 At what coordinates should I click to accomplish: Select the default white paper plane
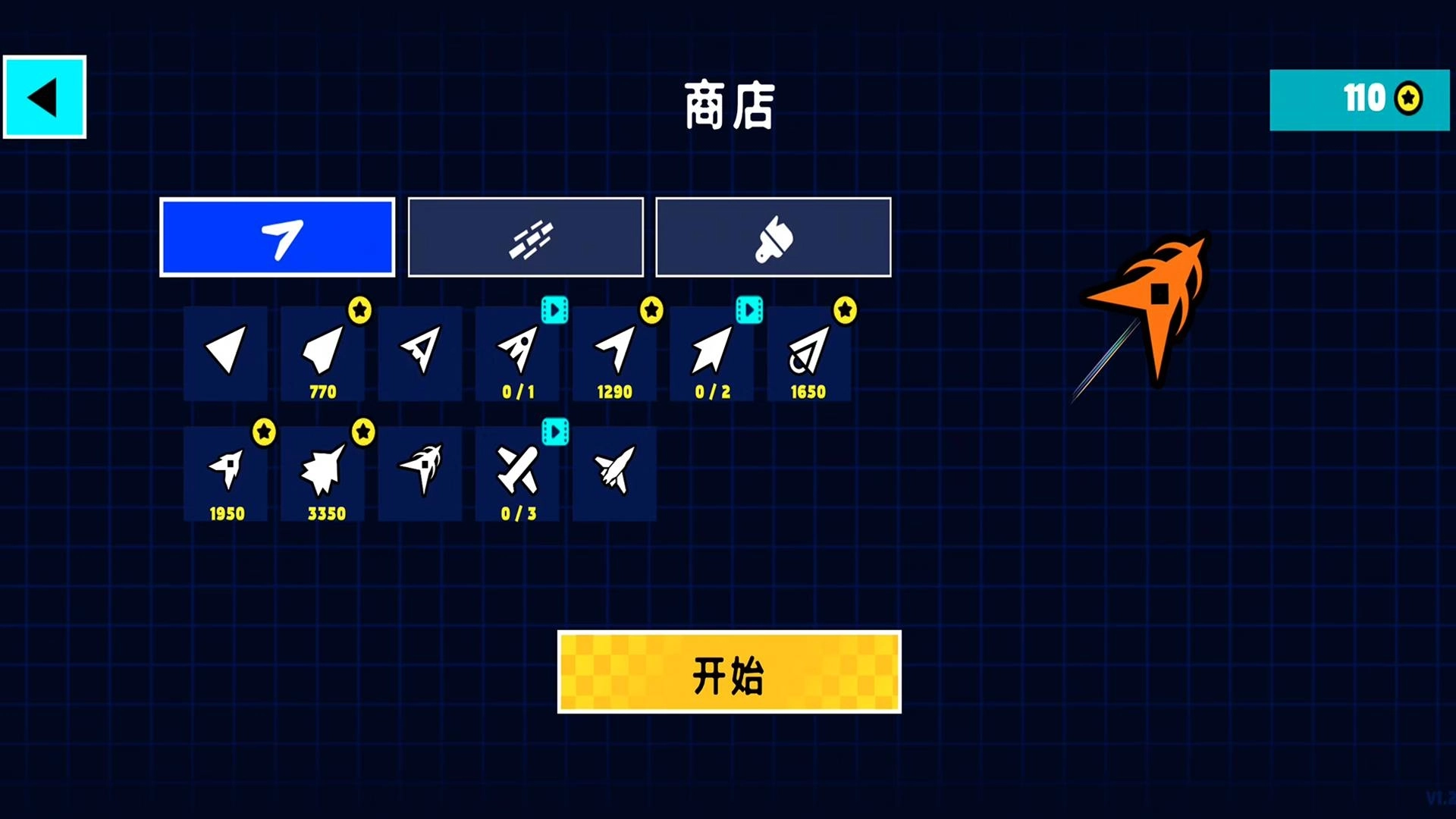point(225,353)
